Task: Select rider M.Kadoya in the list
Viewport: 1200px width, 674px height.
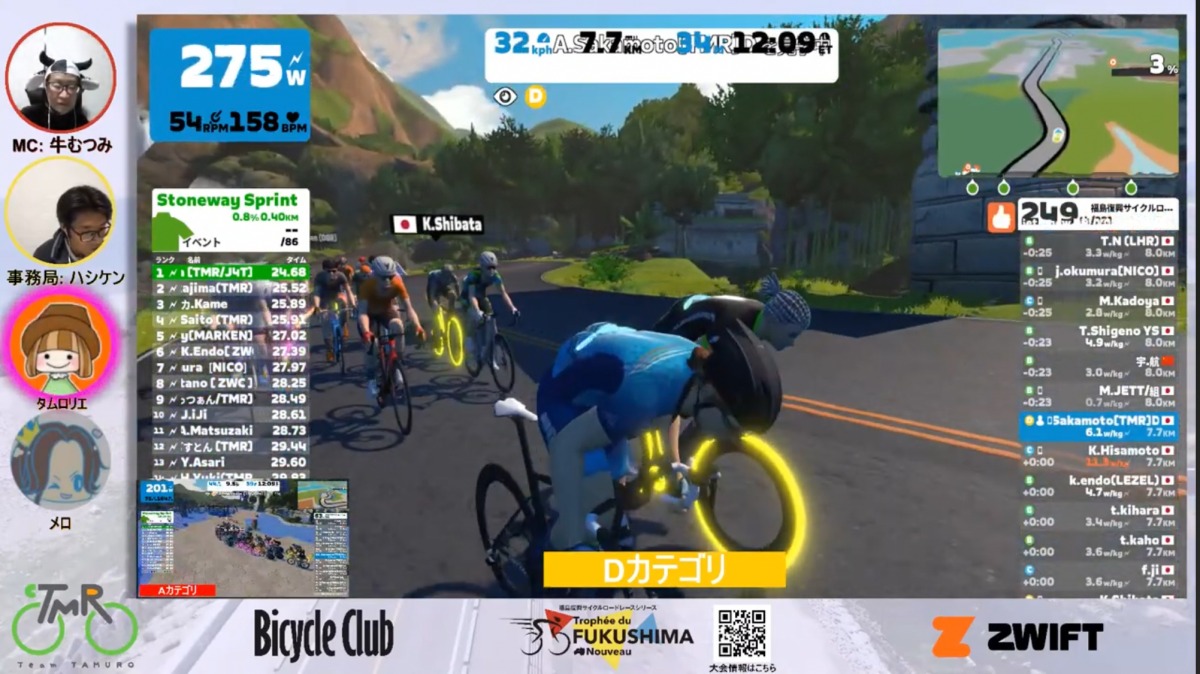Action: pos(1098,305)
